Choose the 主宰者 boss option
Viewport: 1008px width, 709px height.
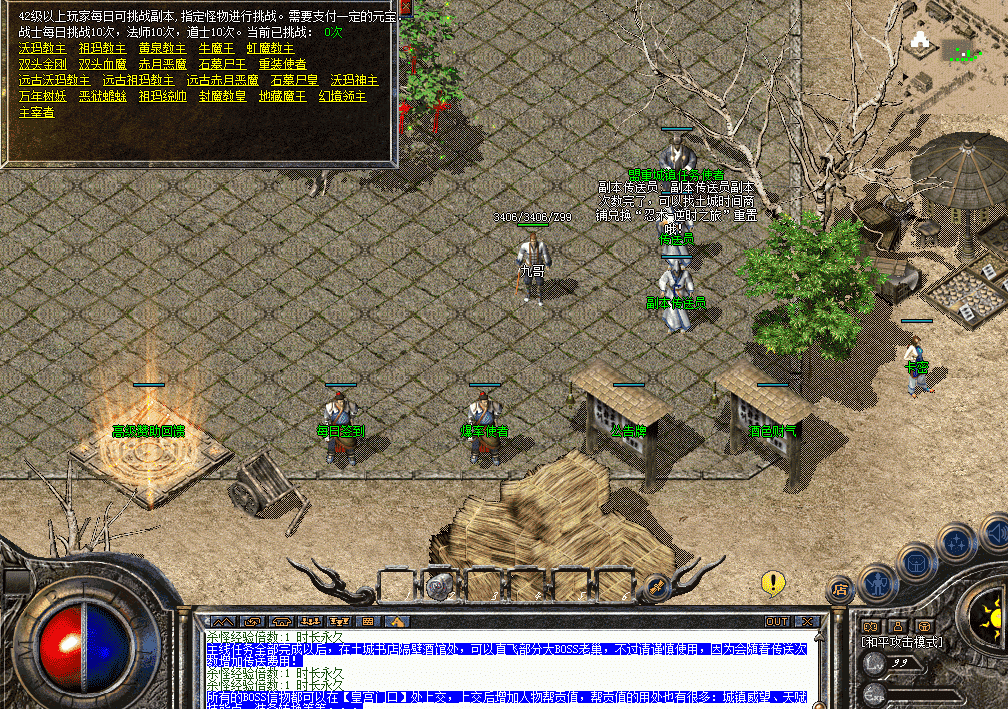[x=36, y=112]
